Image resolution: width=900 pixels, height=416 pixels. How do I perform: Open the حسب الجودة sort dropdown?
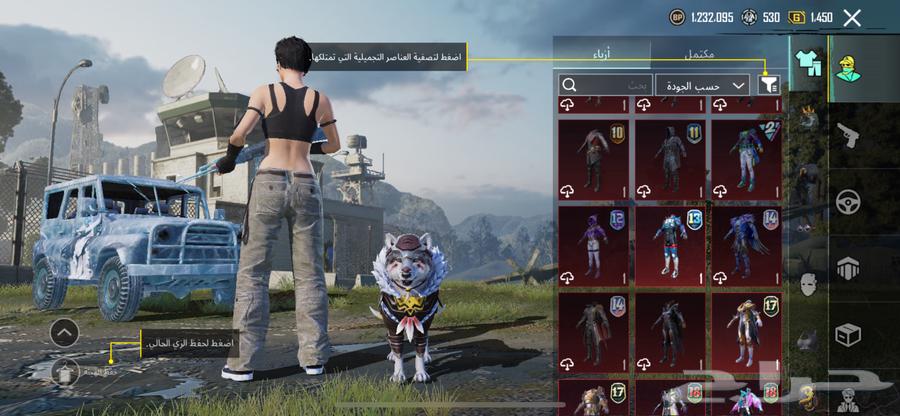703,86
